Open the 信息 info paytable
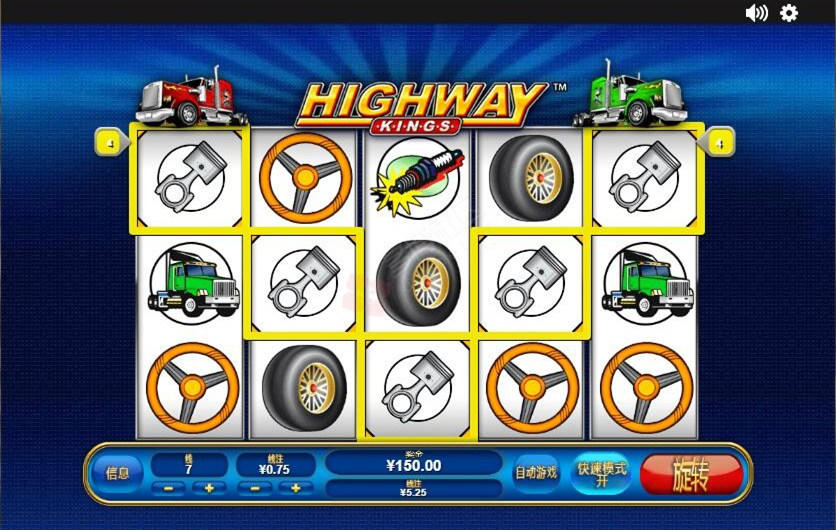 (x=117, y=473)
